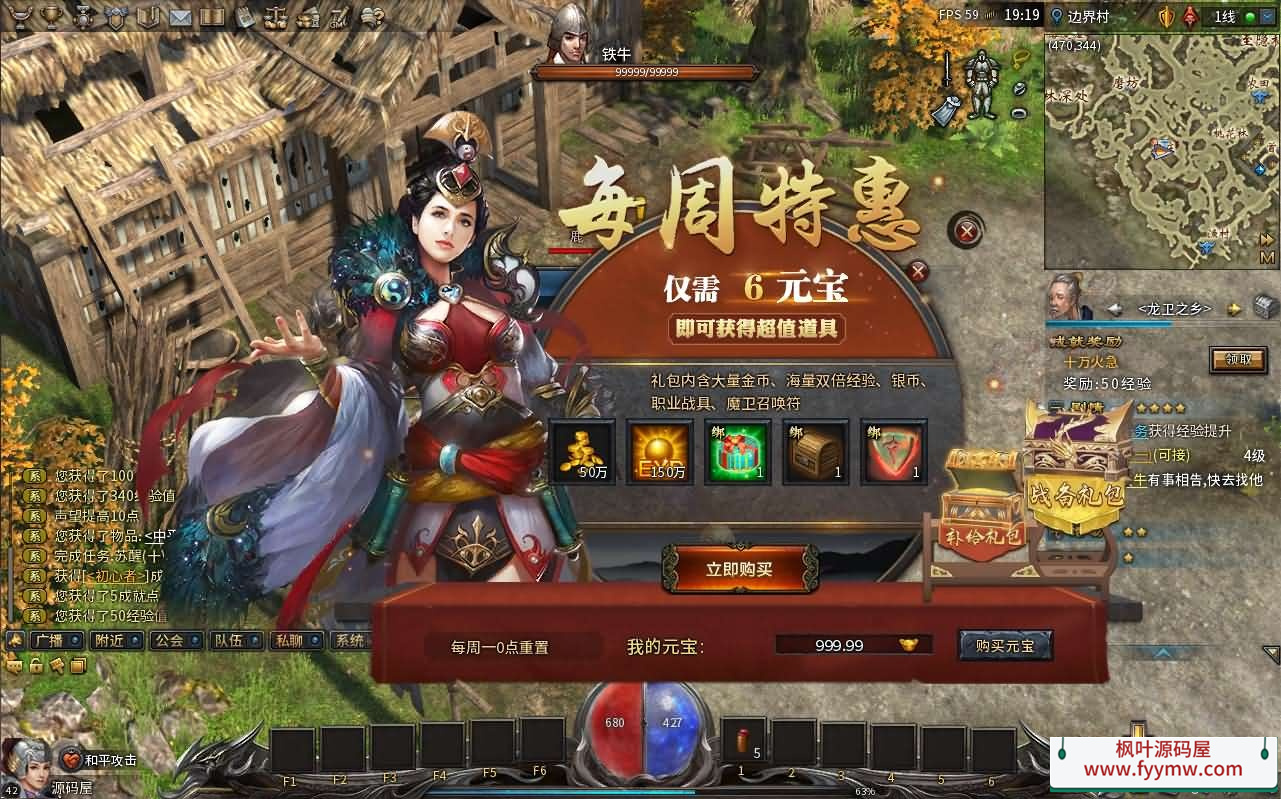
Task: Open the full map with M button
Action: point(1268,258)
